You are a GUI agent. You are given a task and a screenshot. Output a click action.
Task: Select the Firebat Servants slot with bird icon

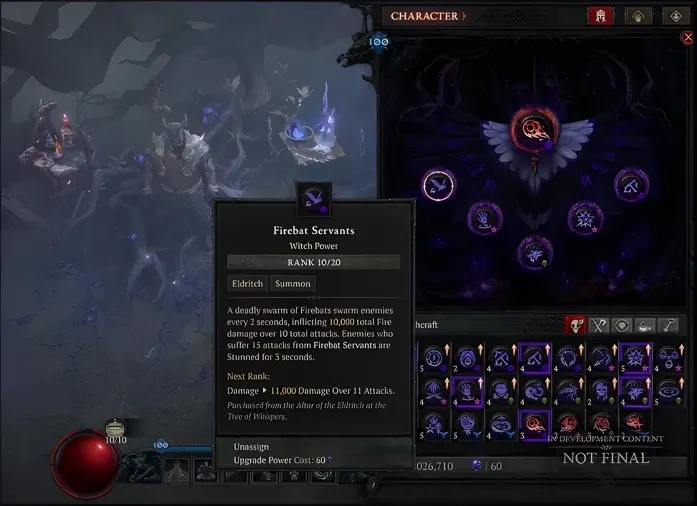click(x=438, y=184)
